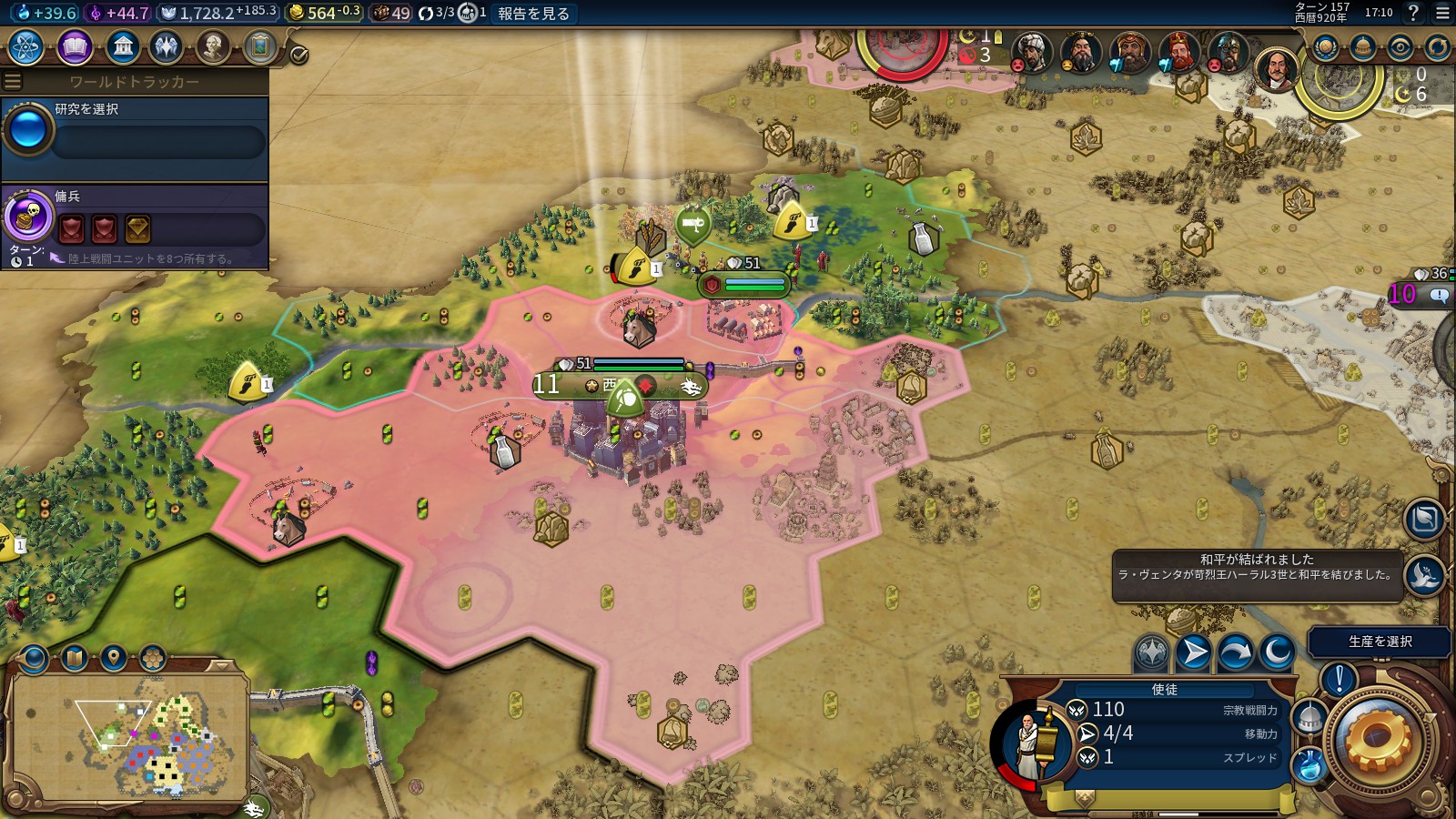Open the Civilopedia question mark help
The image size is (1456, 819).
click(1413, 13)
